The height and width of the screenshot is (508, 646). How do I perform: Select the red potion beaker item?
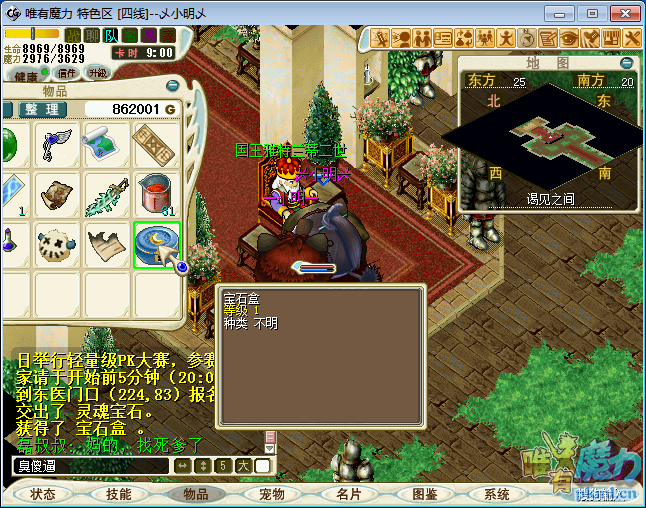(157, 194)
